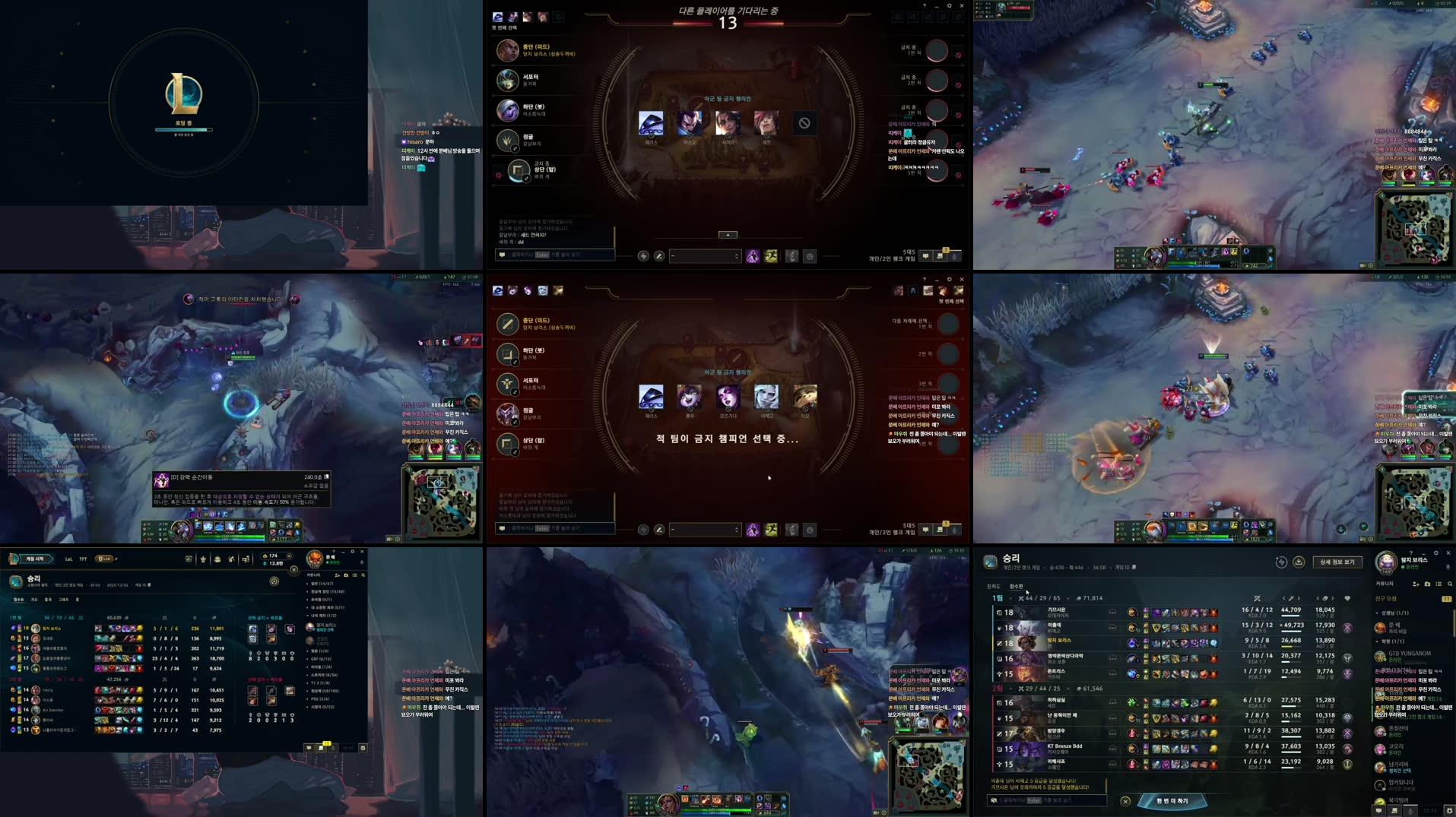Select the pen edit icon near the skin selector
This screenshot has width=1456, height=817.
[658, 256]
